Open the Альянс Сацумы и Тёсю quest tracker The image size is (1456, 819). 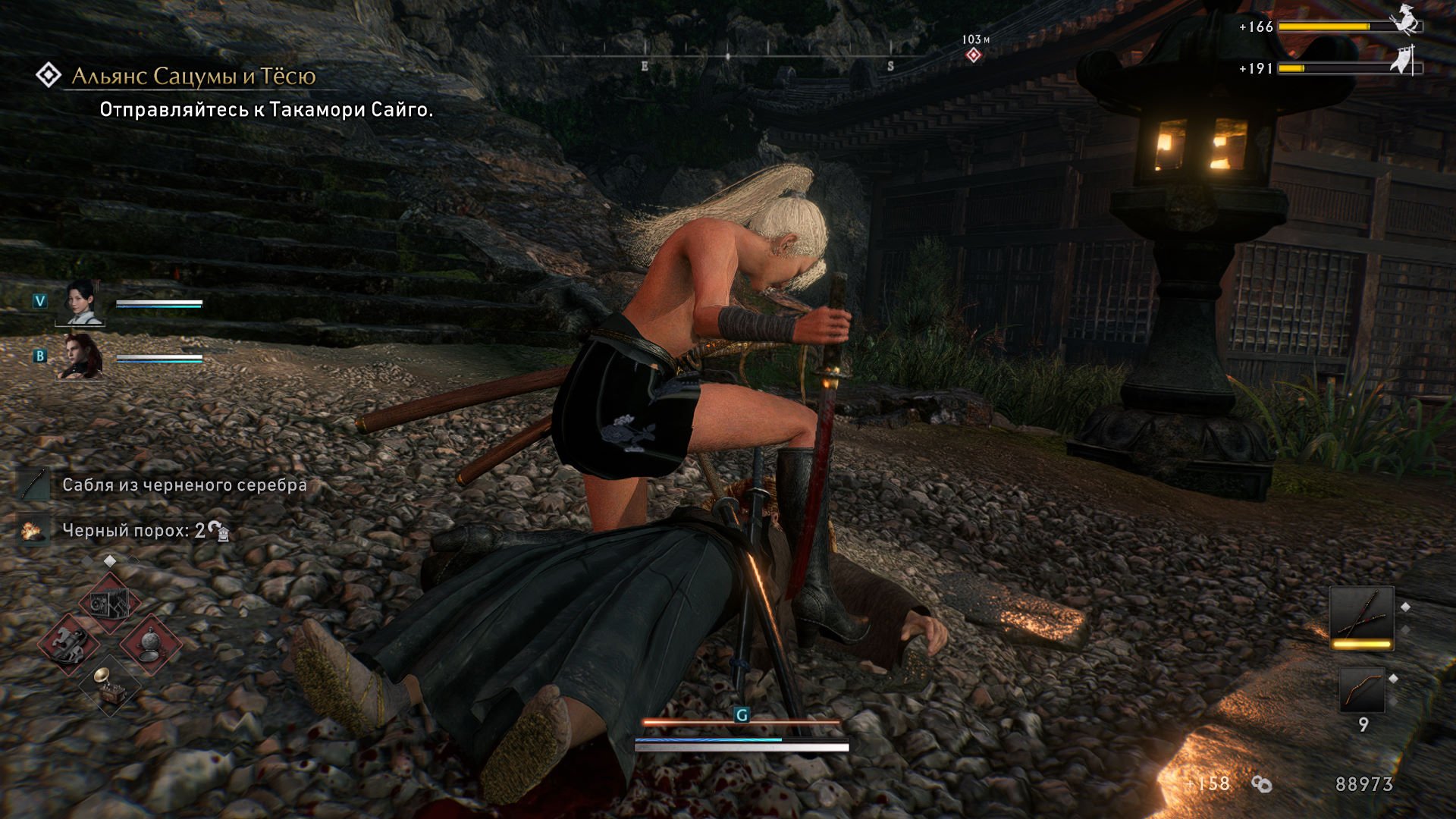click(x=193, y=76)
